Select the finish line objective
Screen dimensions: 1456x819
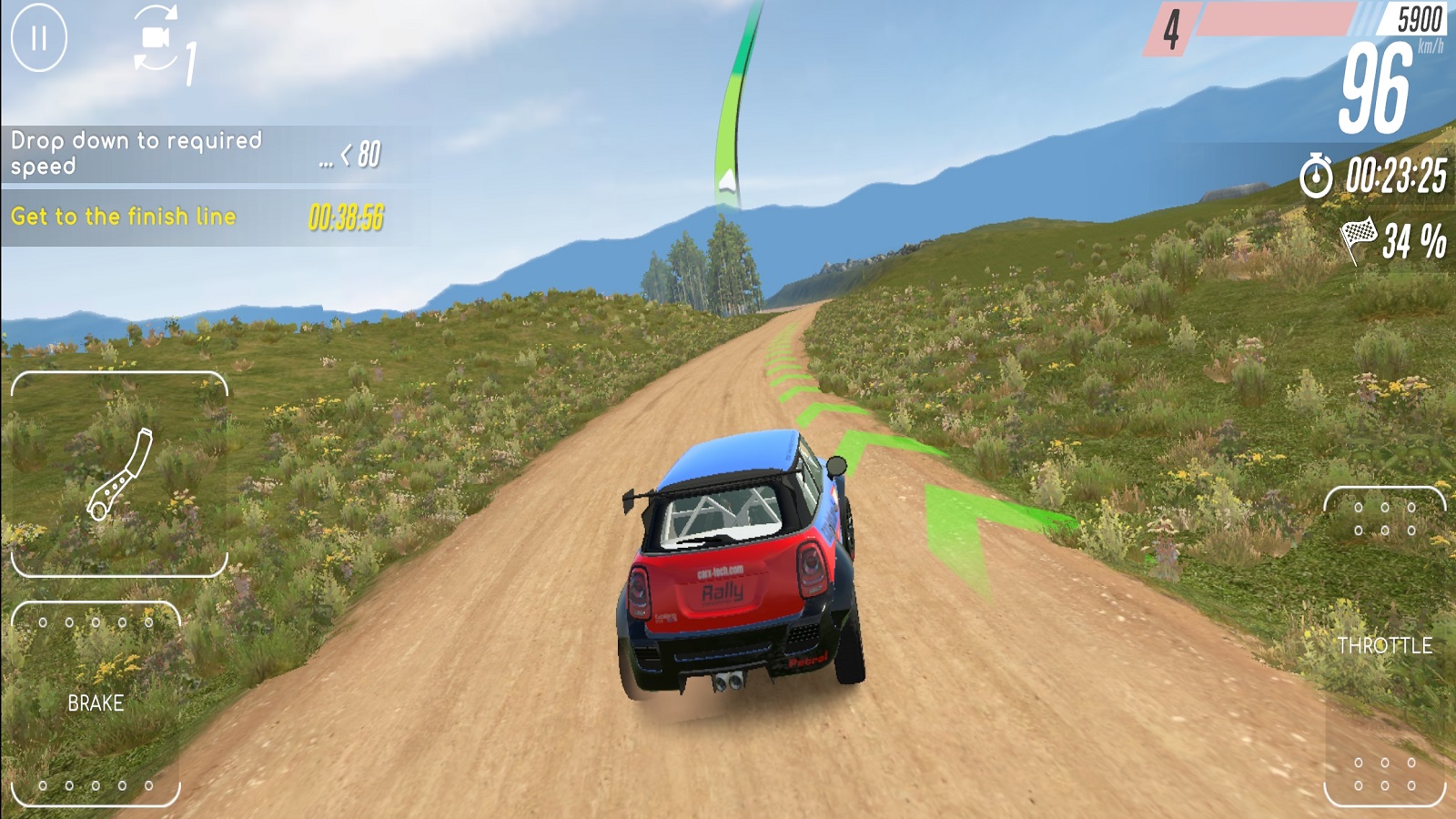(197, 217)
